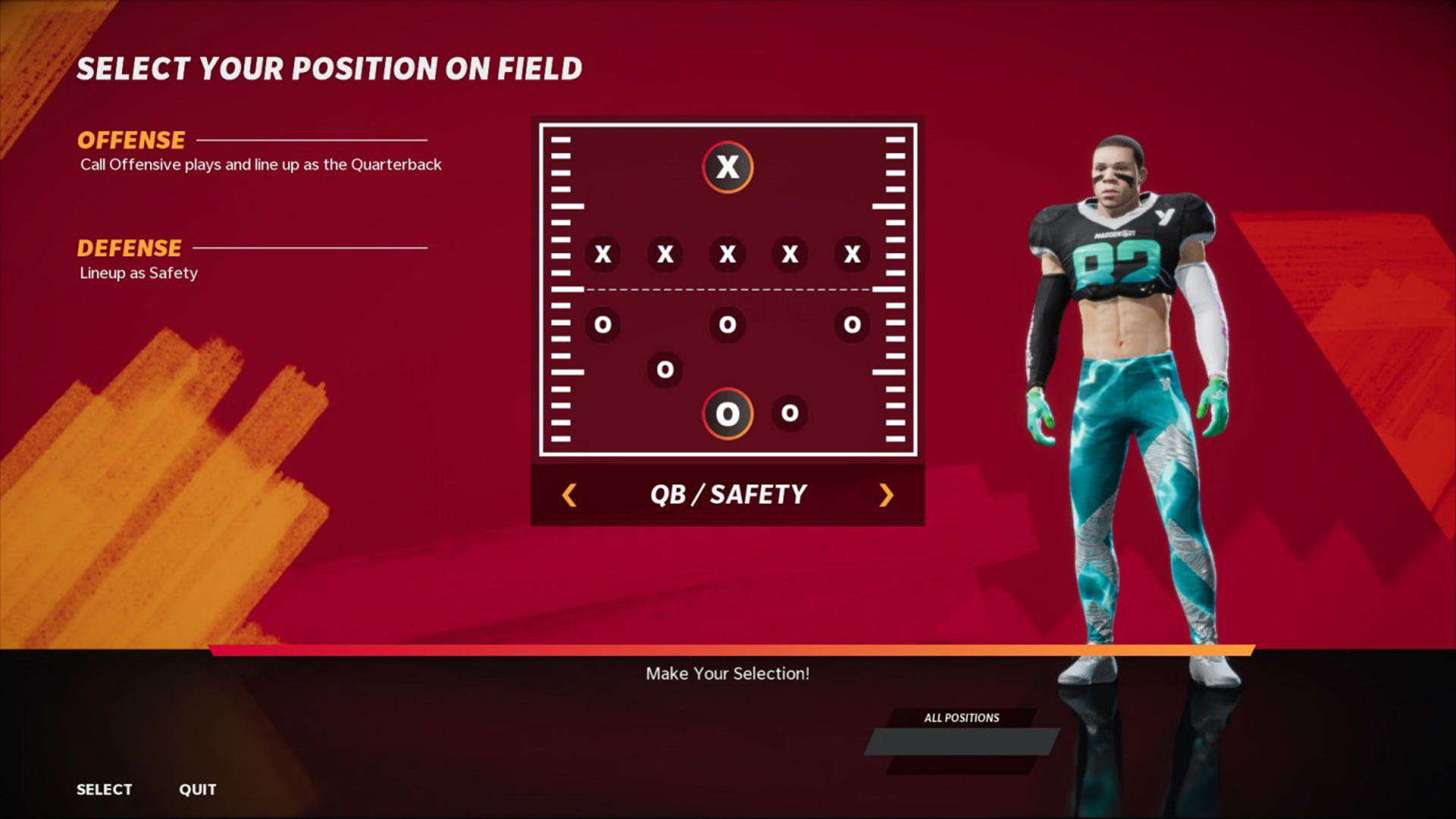The height and width of the screenshot is (819, 1456).
Task: Select the O linebacker marker in the middle
Action: (727, 325)
